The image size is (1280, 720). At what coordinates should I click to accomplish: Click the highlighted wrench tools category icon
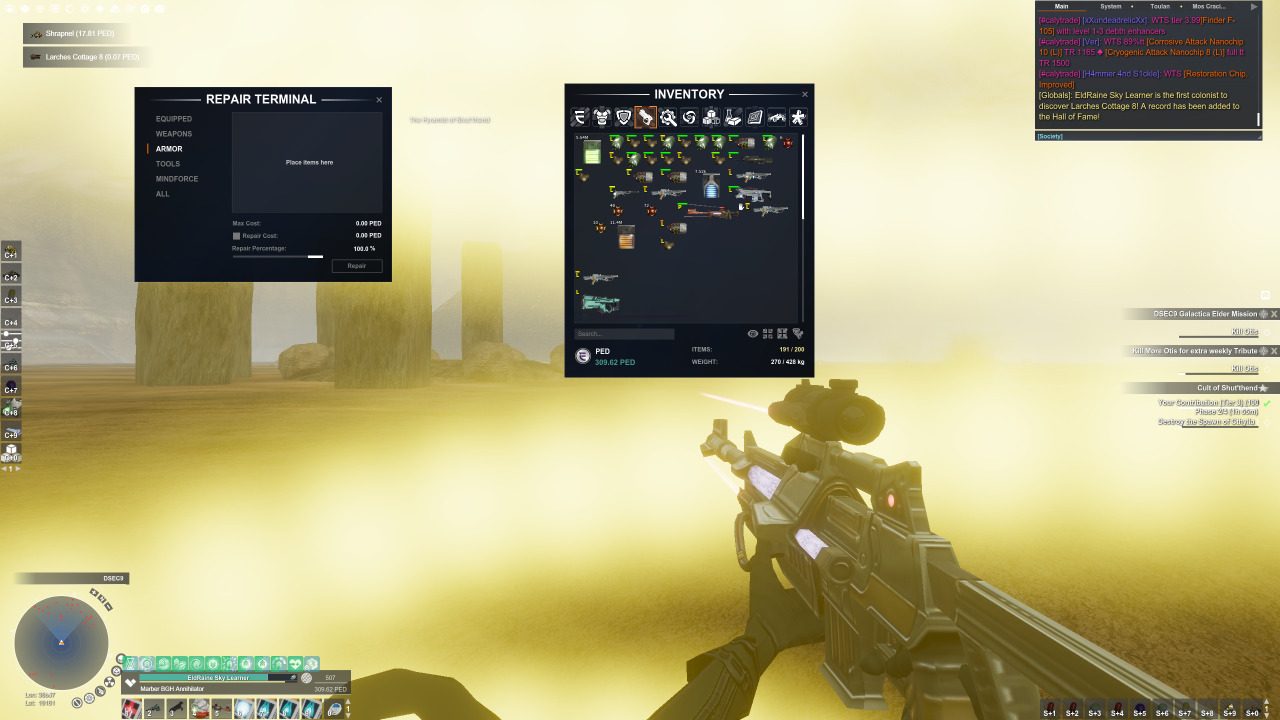click(x=646, y=117)
